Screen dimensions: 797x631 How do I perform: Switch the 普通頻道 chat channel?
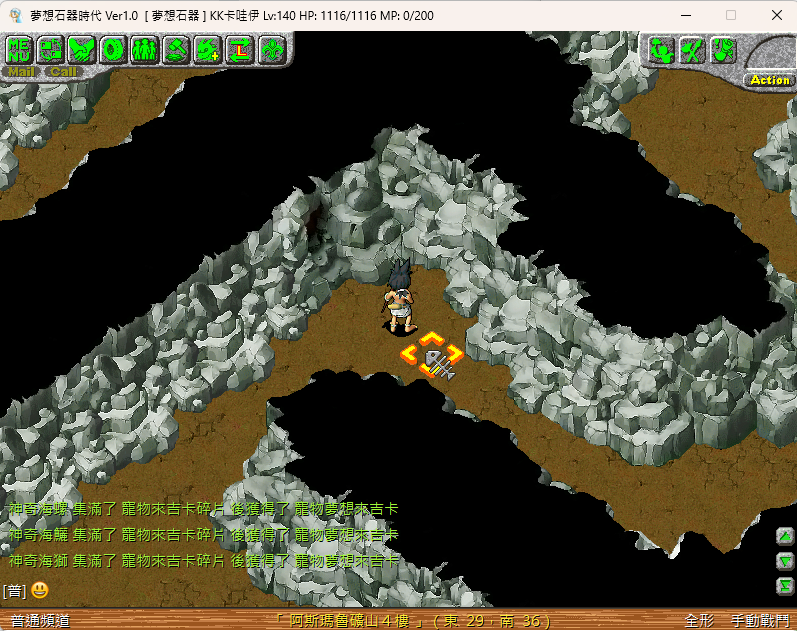tap(40, 620)
